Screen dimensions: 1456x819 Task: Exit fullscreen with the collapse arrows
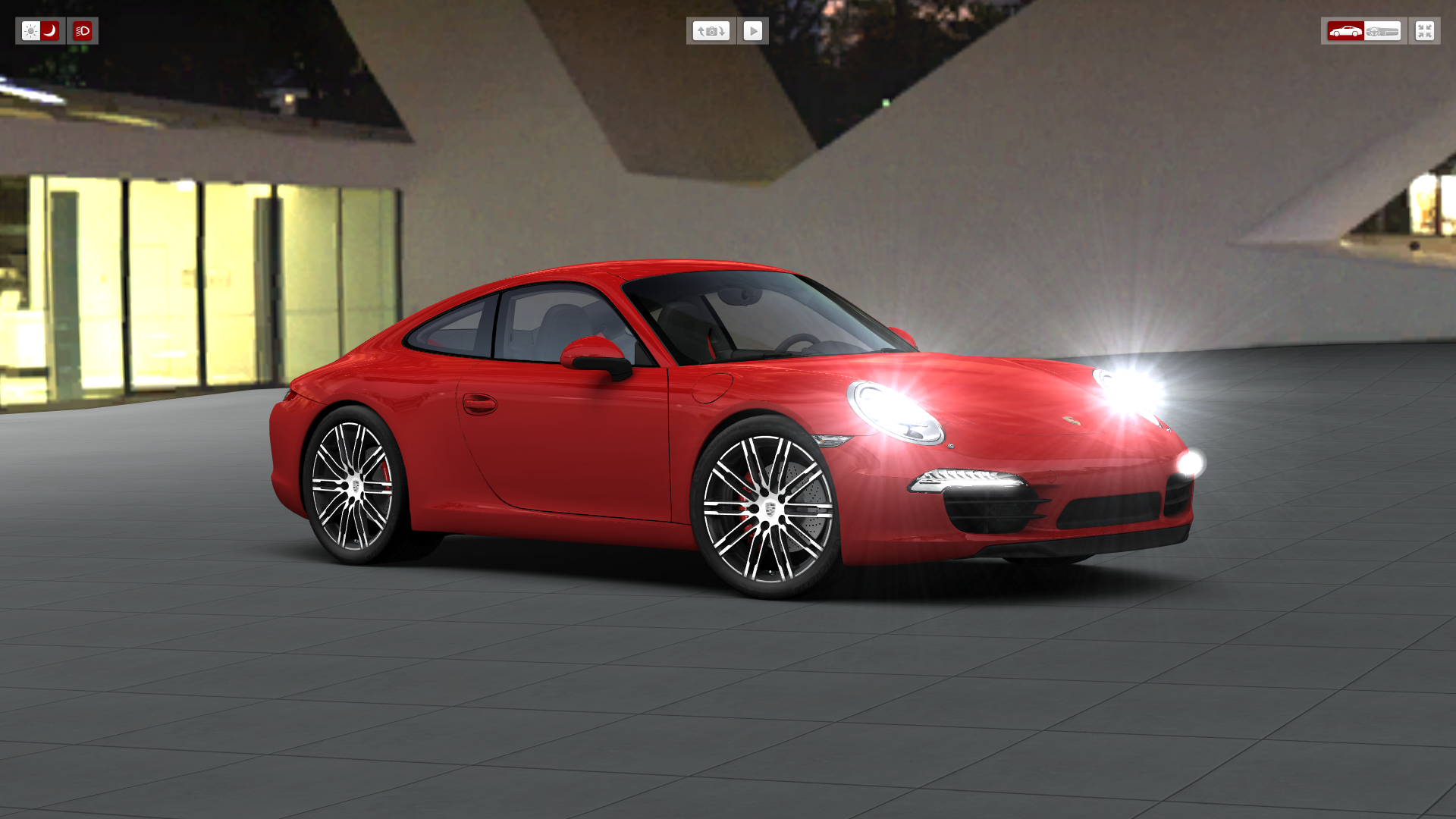pyautogui.click(x=1424, y=31)
